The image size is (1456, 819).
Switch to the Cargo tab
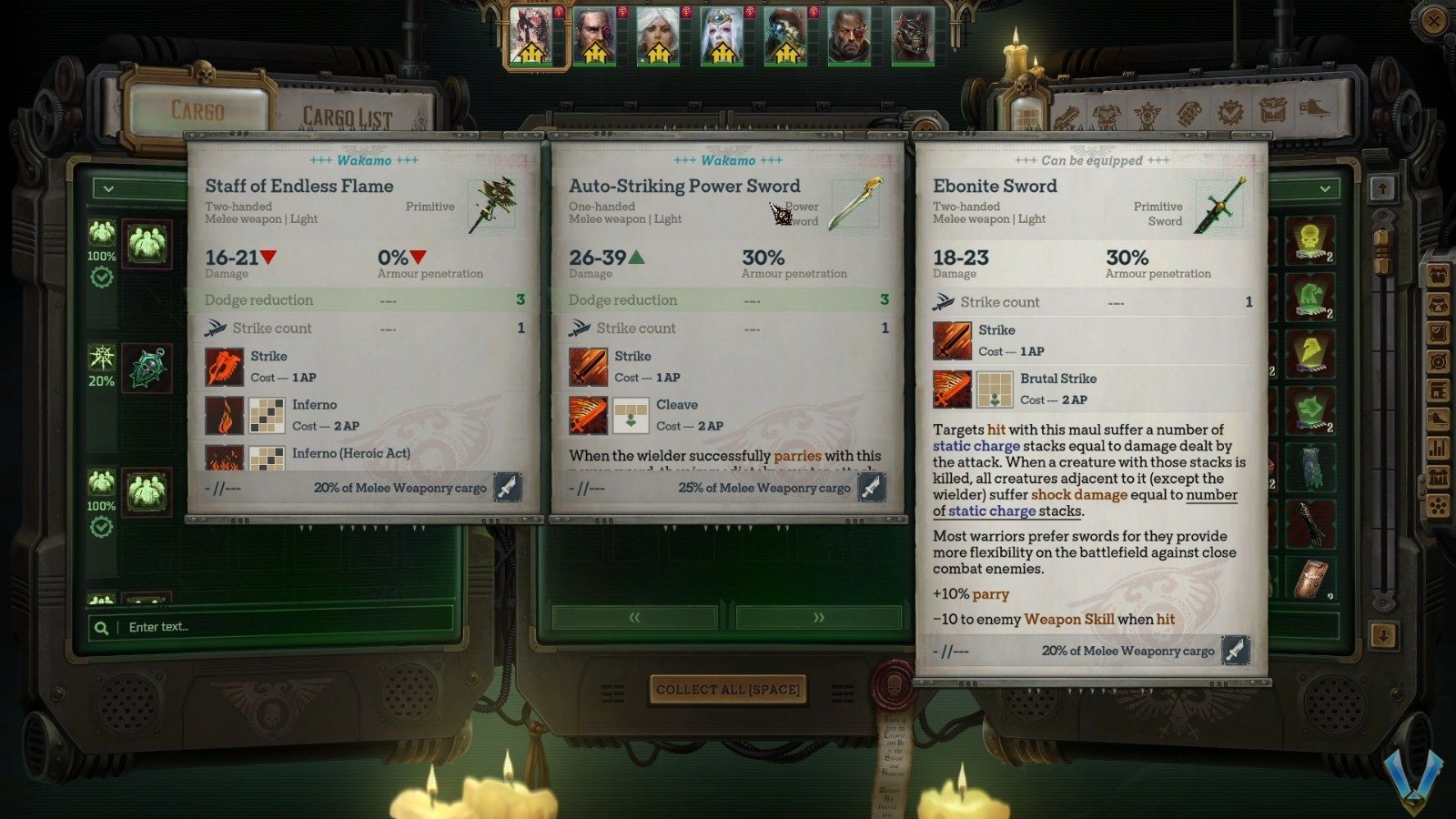pos(197,112)
